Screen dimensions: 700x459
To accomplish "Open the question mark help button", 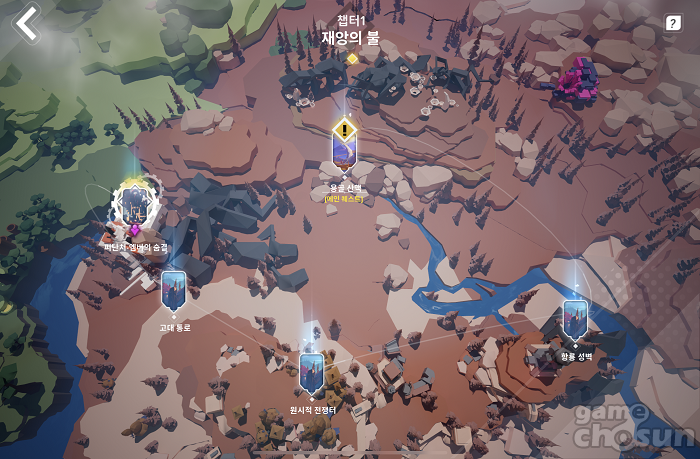I will [673, 23].
